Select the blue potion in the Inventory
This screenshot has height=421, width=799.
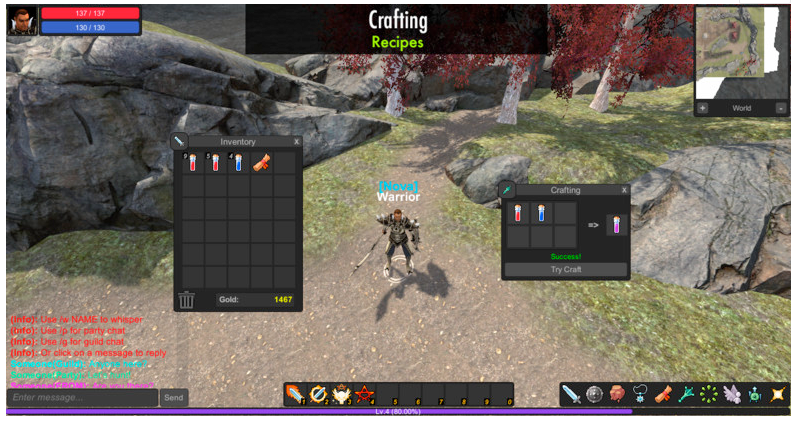tap(238, 163)
